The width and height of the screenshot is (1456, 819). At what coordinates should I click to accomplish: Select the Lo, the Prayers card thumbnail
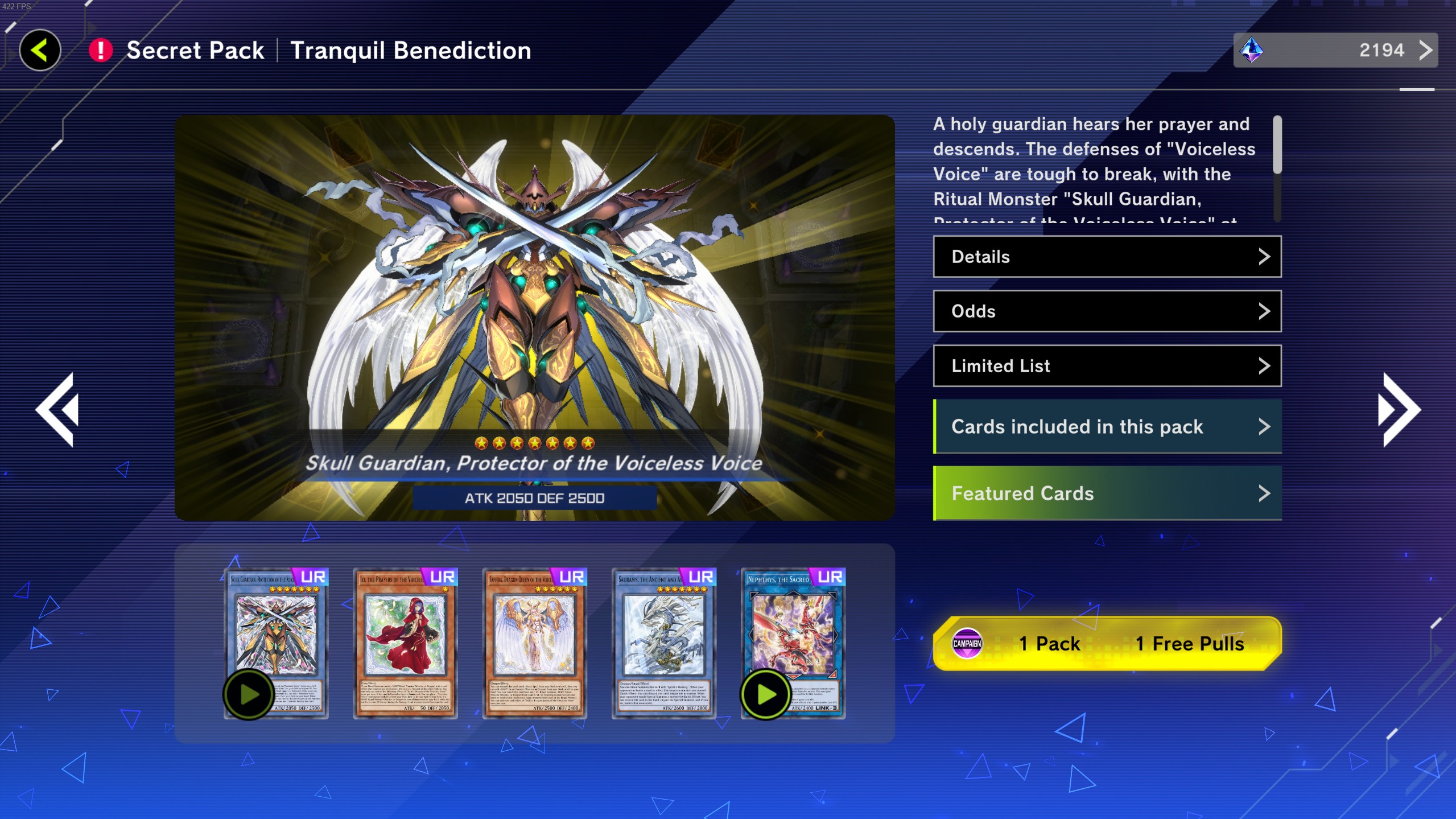pos(405,643)
